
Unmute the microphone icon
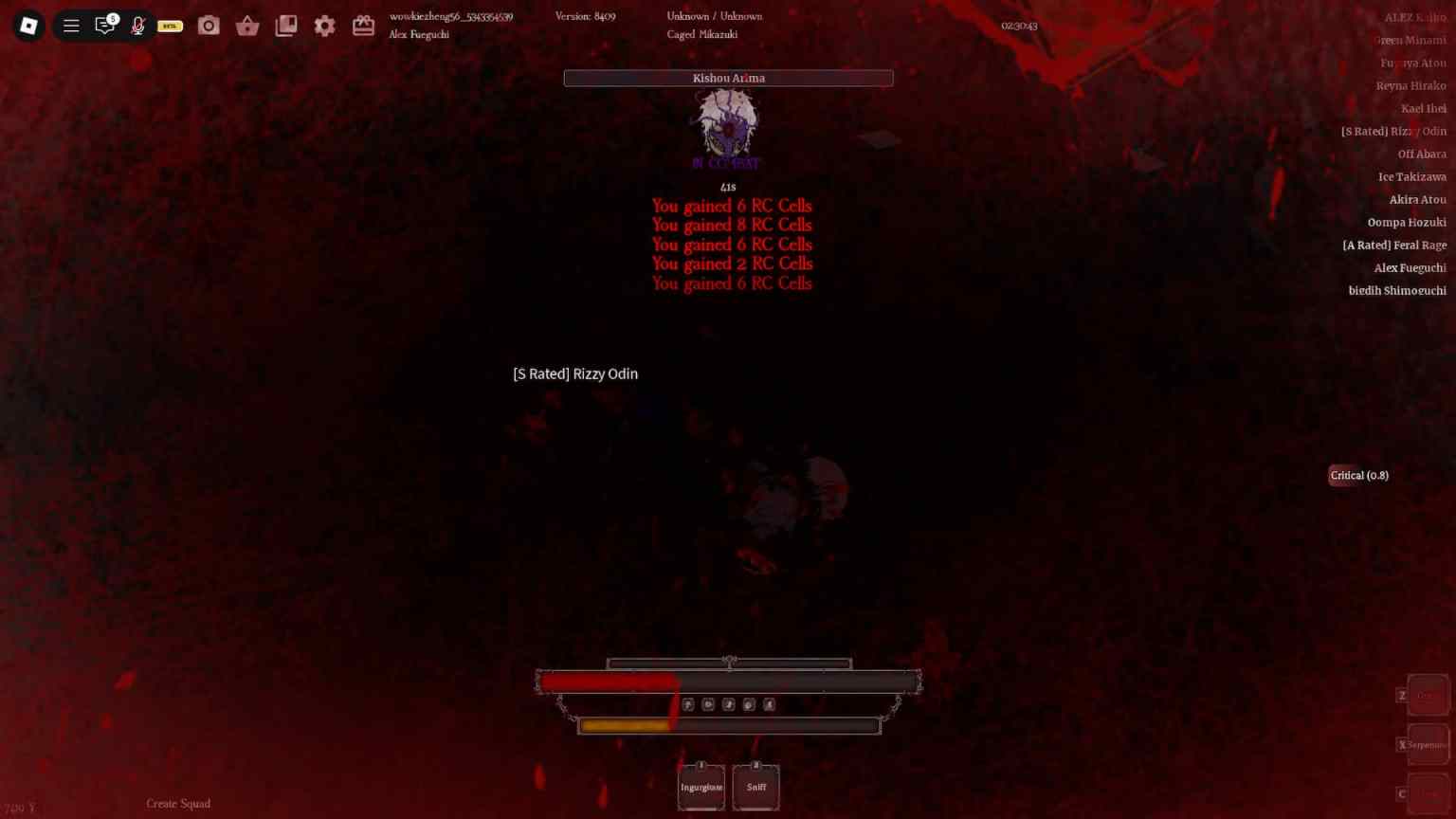coord(137,25)
